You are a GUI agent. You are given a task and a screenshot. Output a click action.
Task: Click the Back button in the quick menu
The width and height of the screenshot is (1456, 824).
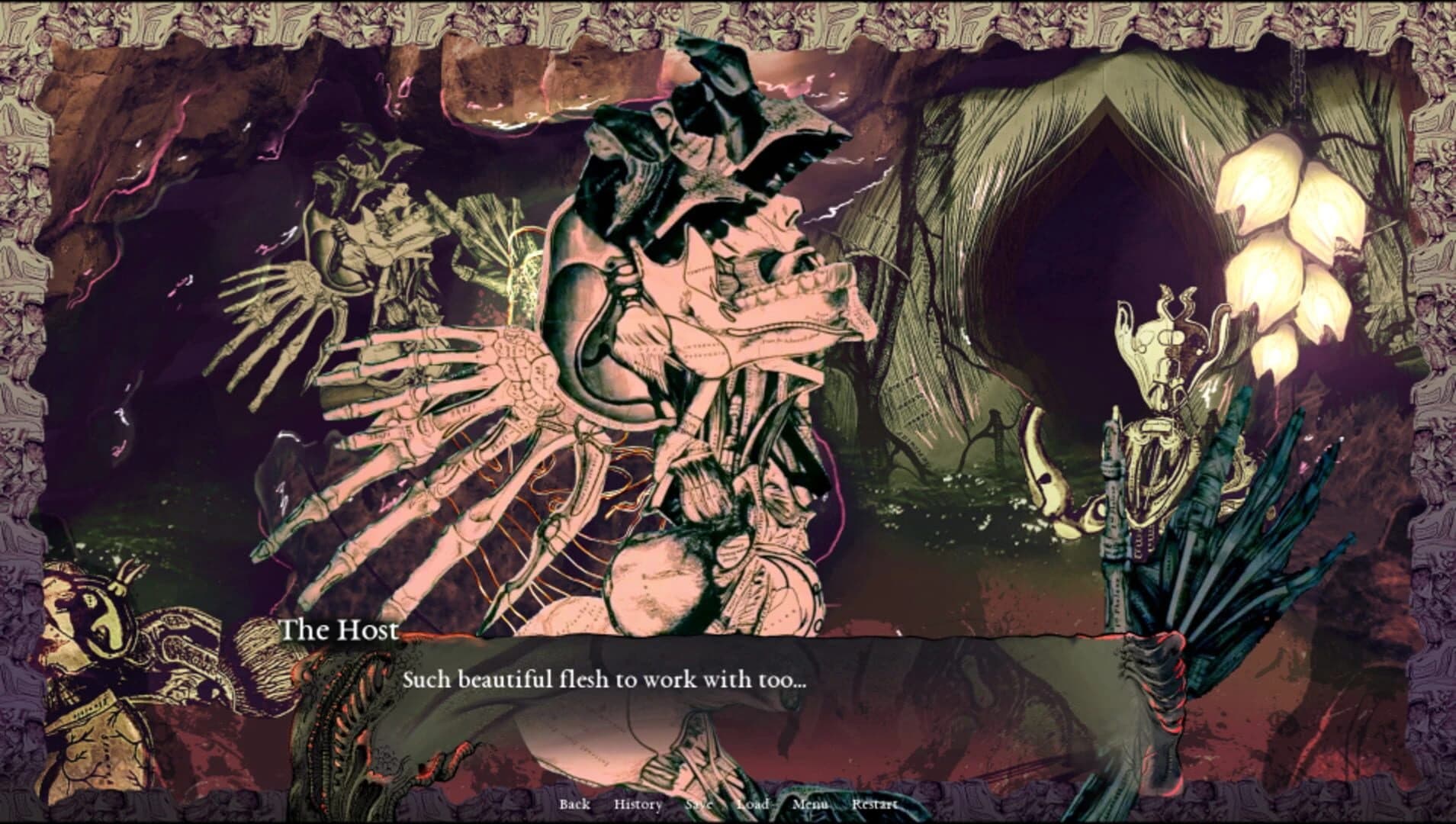[576, 804]
